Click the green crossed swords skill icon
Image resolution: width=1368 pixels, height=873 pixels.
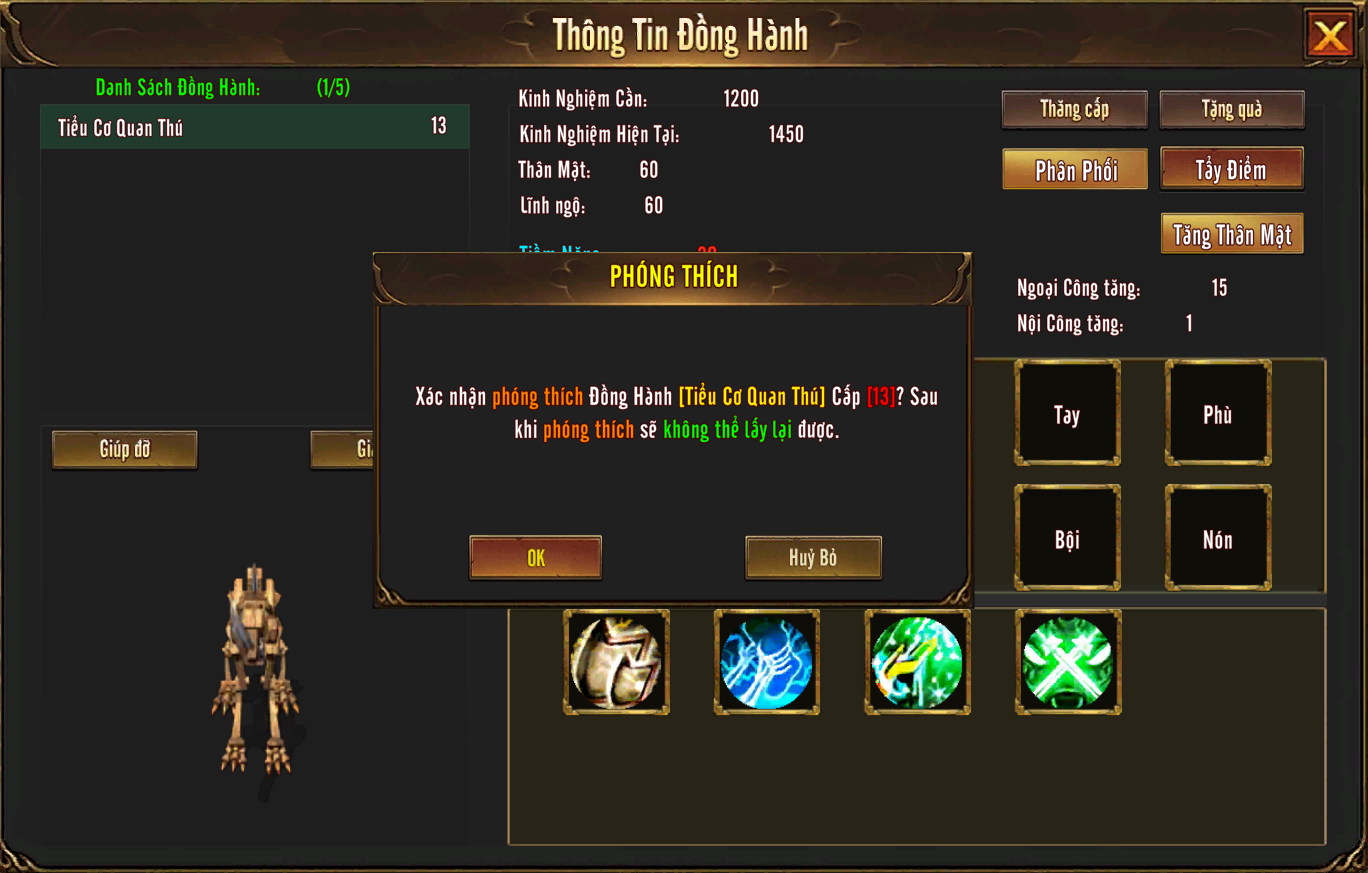coord(1068,662)
